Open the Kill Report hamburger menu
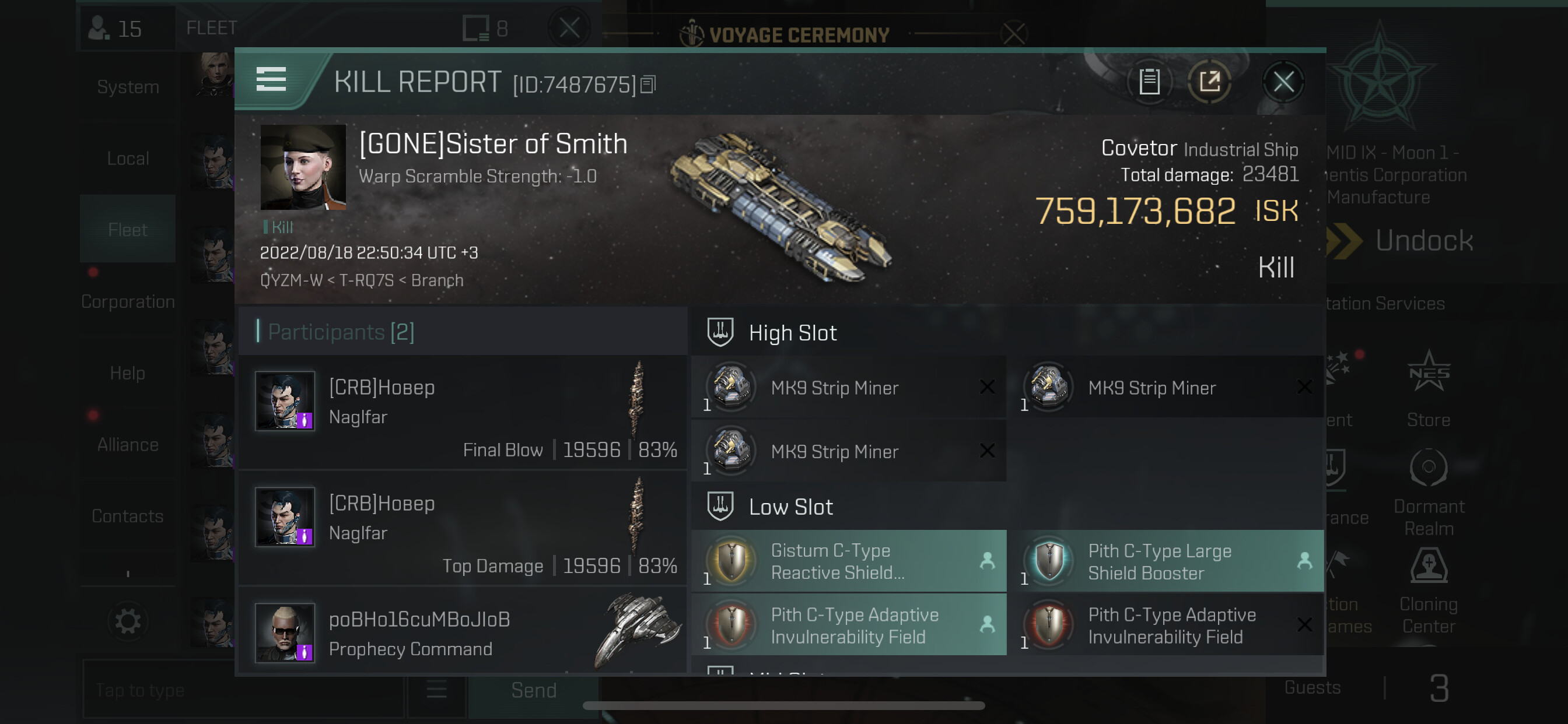Screen dimensions: 1568x724 tap(271, 80)
